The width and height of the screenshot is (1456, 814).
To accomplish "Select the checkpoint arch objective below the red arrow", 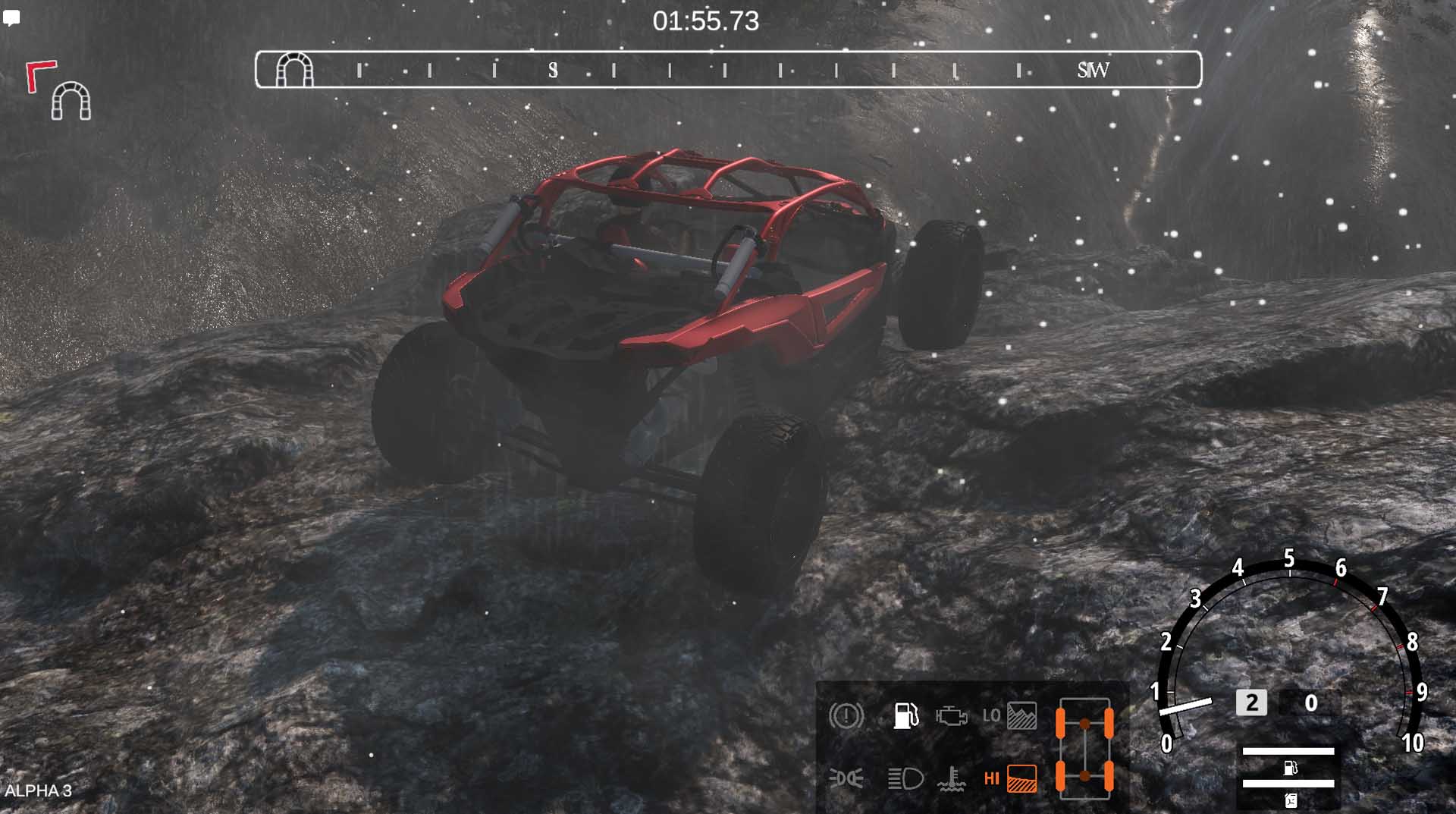I will [71, 101].
